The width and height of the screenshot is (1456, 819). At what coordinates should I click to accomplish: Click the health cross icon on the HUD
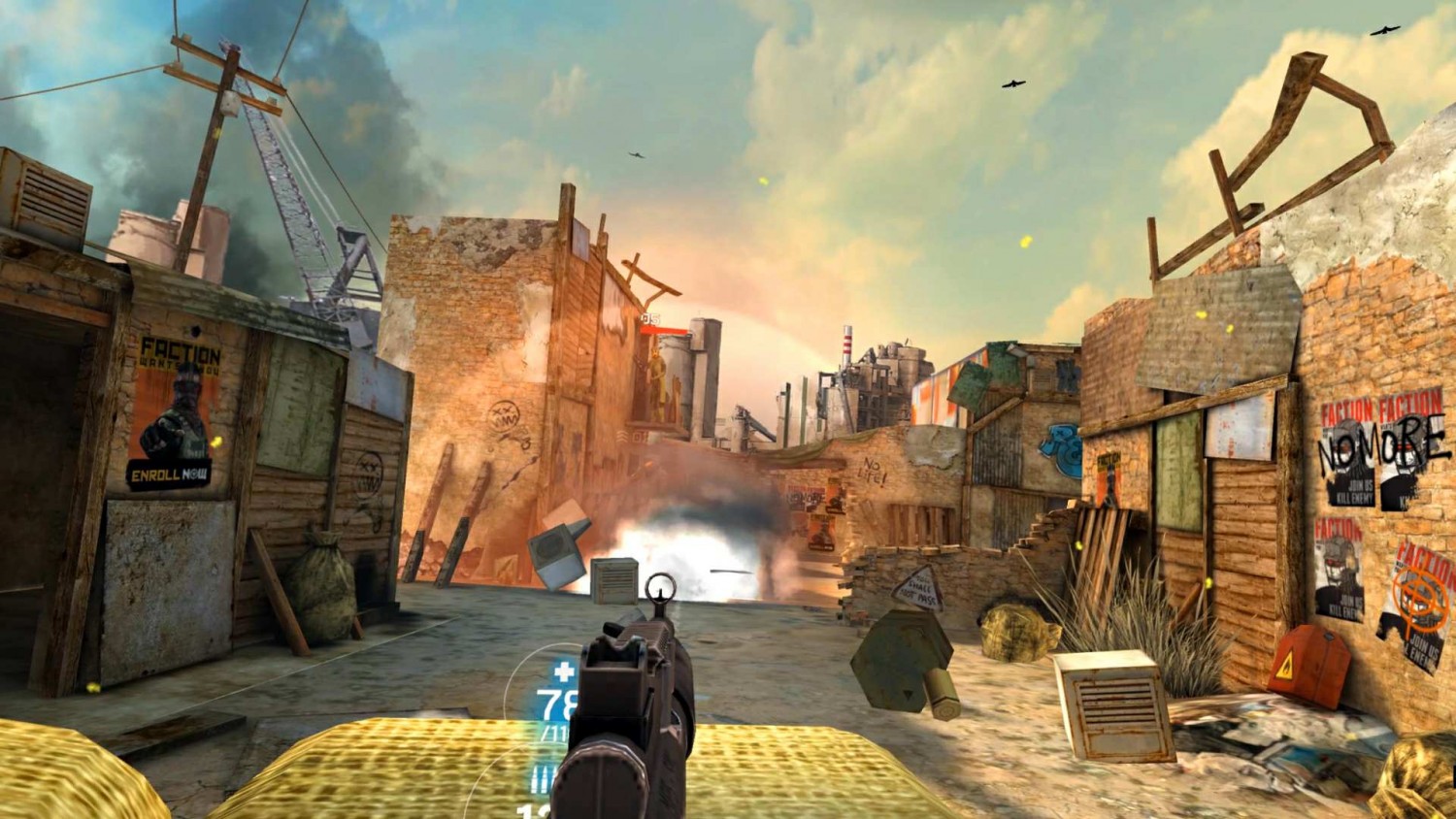[563, 672]
